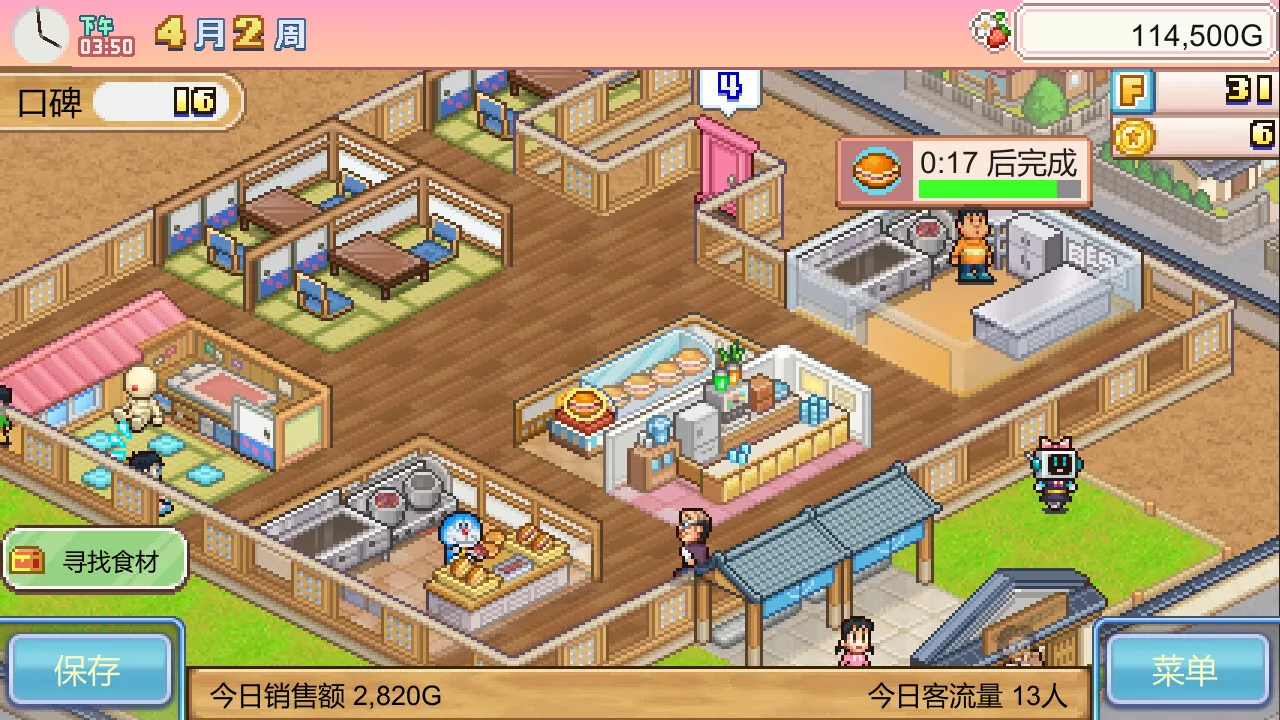Select the robot maid walking on the grass

point(1055,472)
